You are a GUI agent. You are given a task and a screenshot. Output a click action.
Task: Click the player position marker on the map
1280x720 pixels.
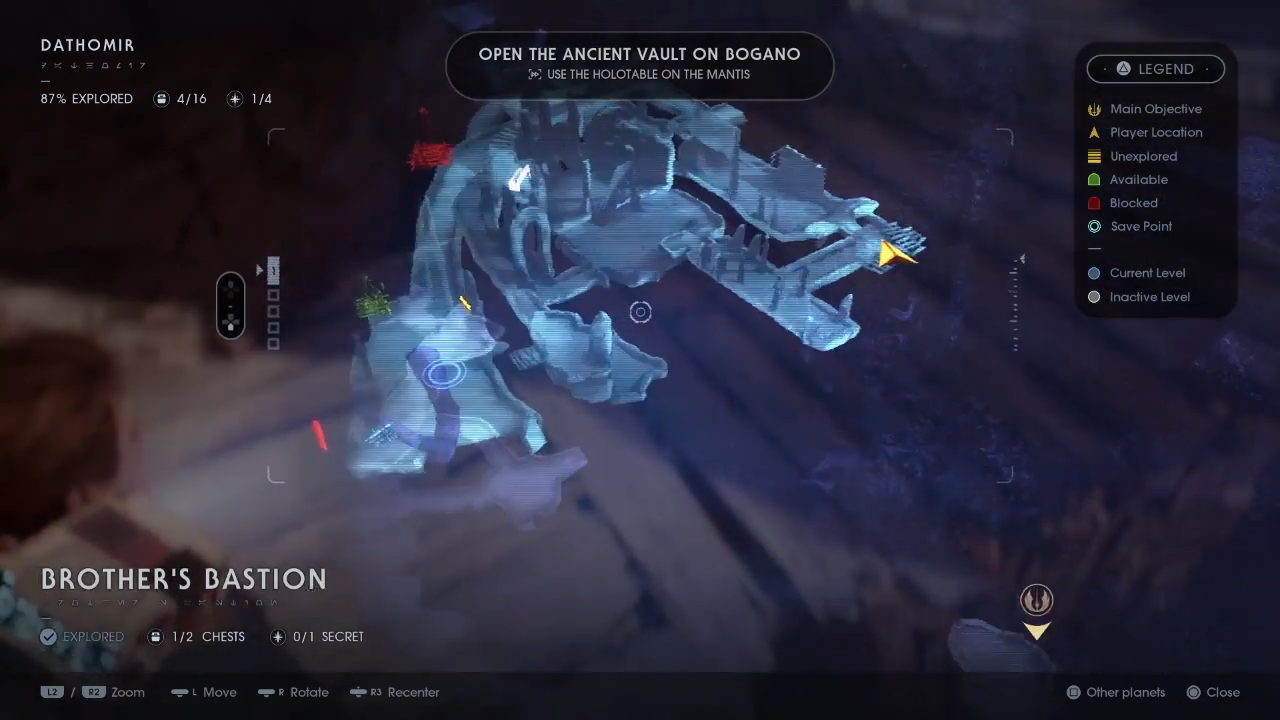895,255
